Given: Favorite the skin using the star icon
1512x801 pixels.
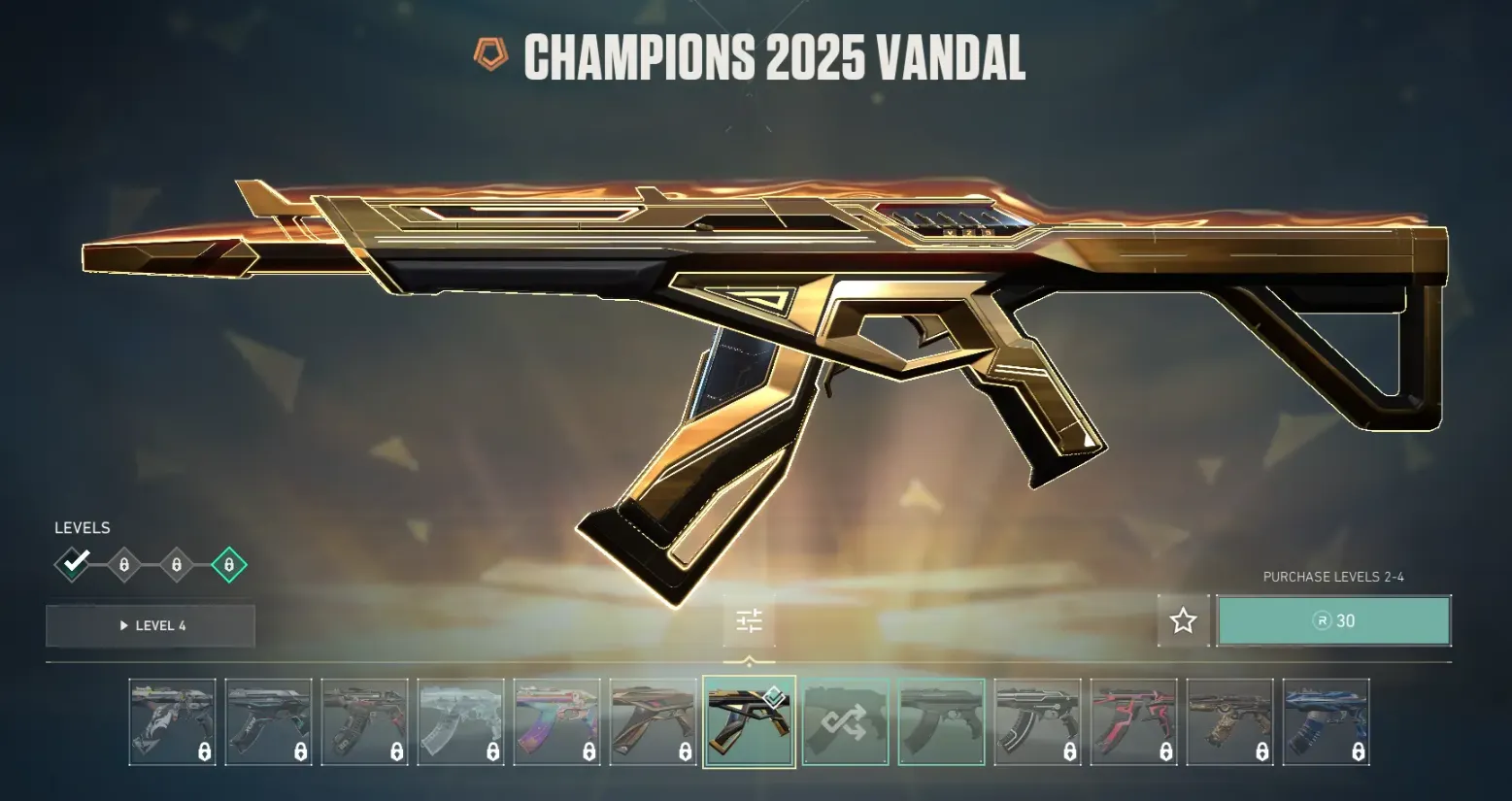Looking at the screenshot, I should click(x=1183, y=620).
